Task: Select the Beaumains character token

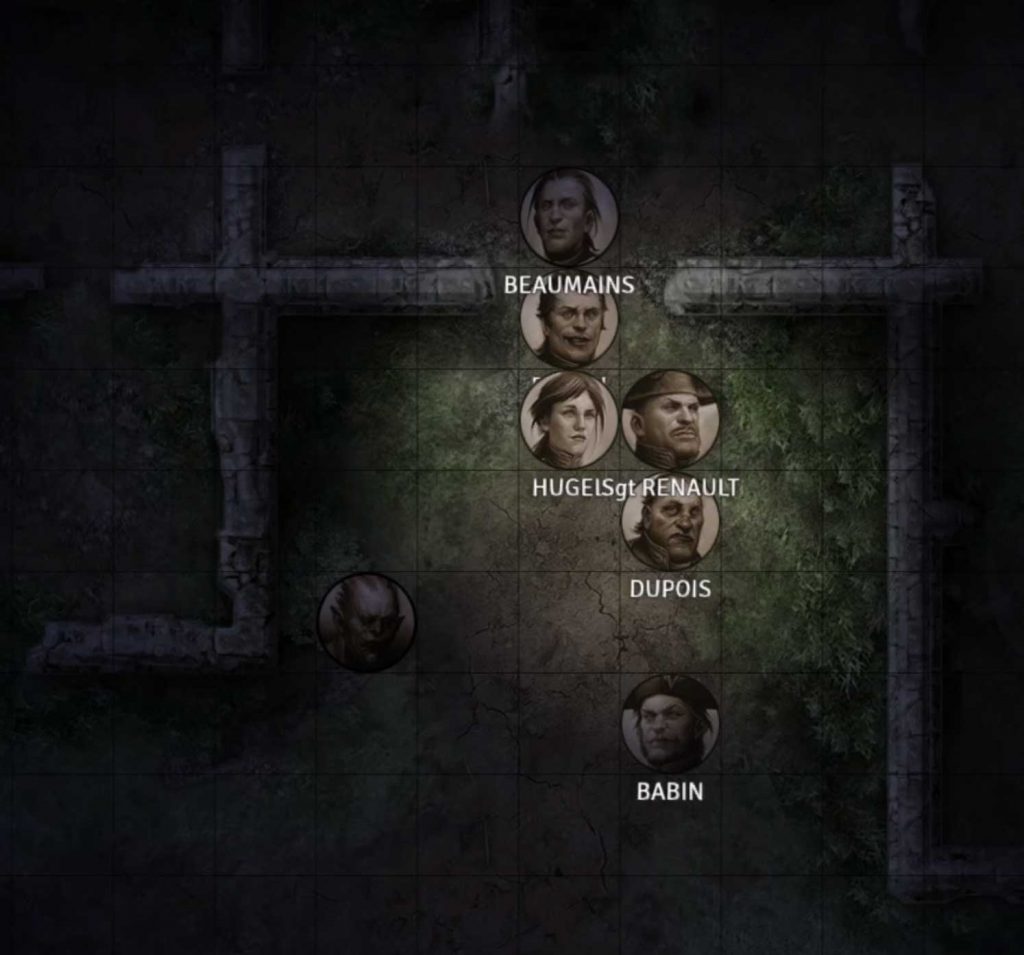Action: pos(569,217)
